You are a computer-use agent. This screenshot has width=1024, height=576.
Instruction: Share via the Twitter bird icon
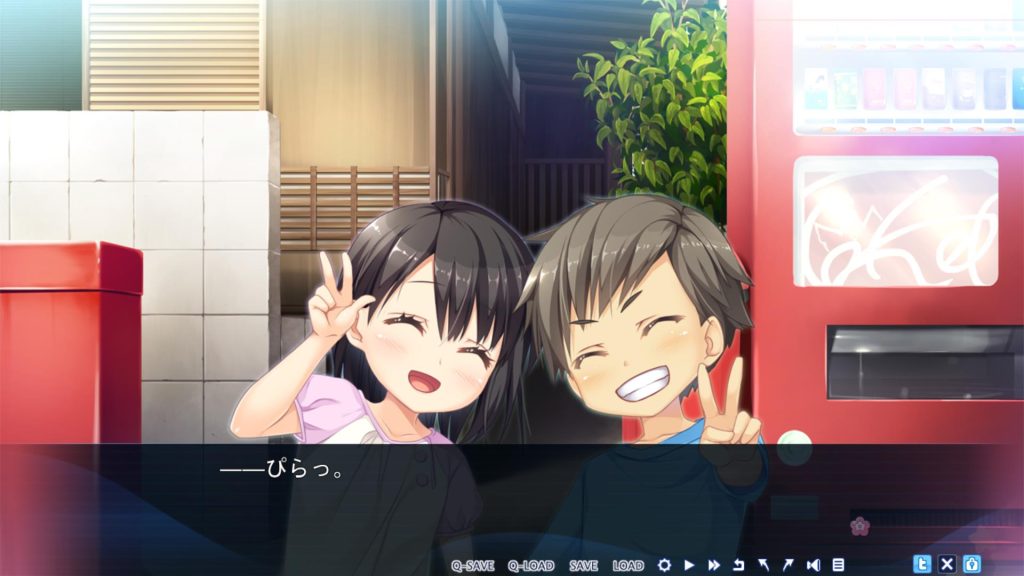[922, 564]
